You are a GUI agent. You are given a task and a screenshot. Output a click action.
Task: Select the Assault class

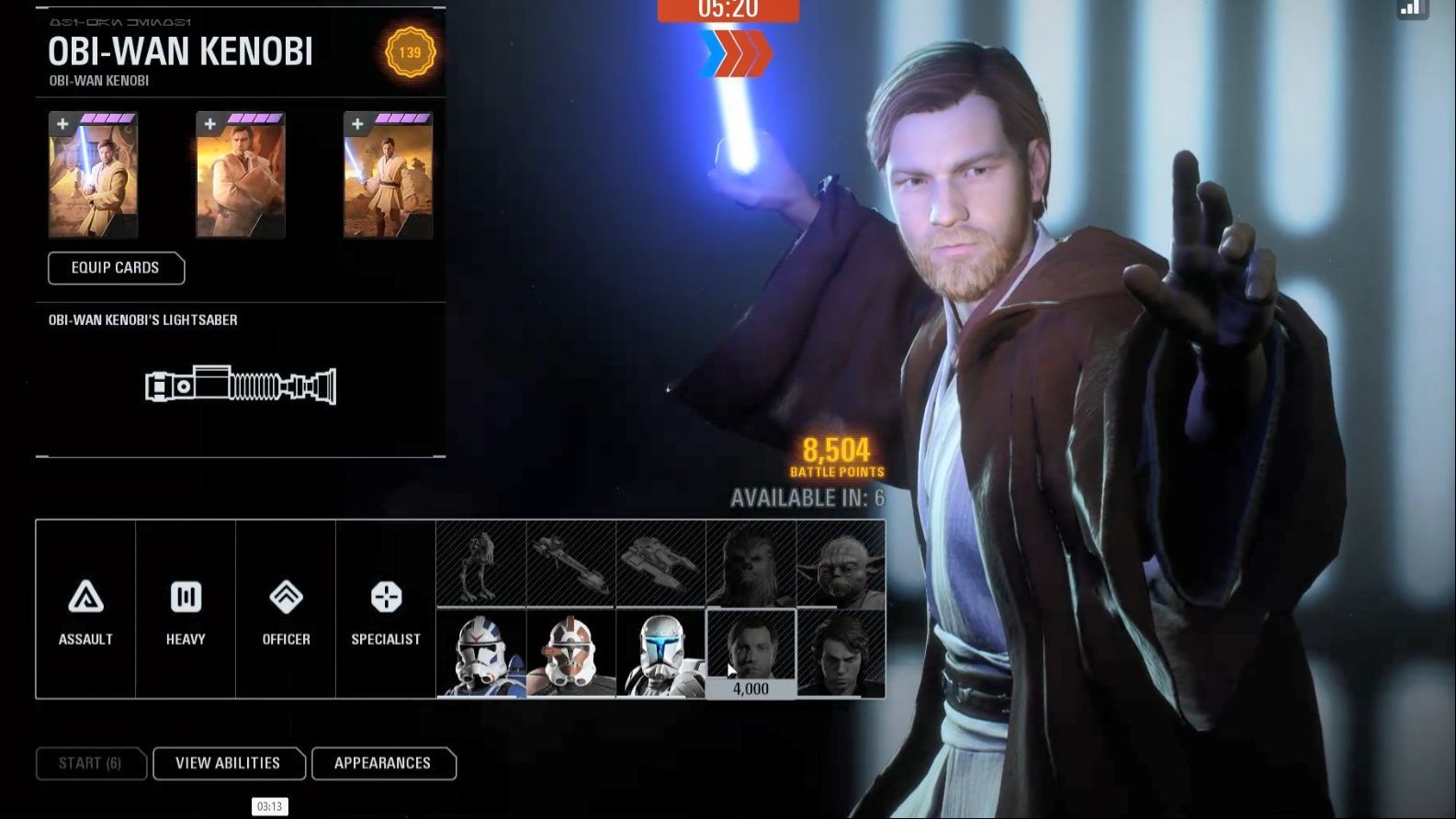(x=85, y=611)
